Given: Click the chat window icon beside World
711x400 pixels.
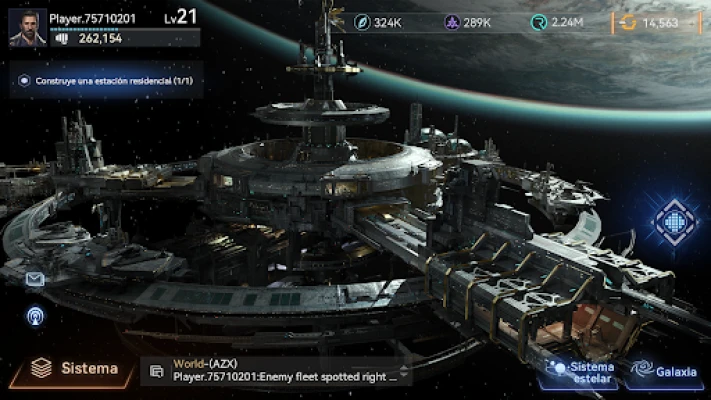Looking at the screenshot, I should 156,371.
